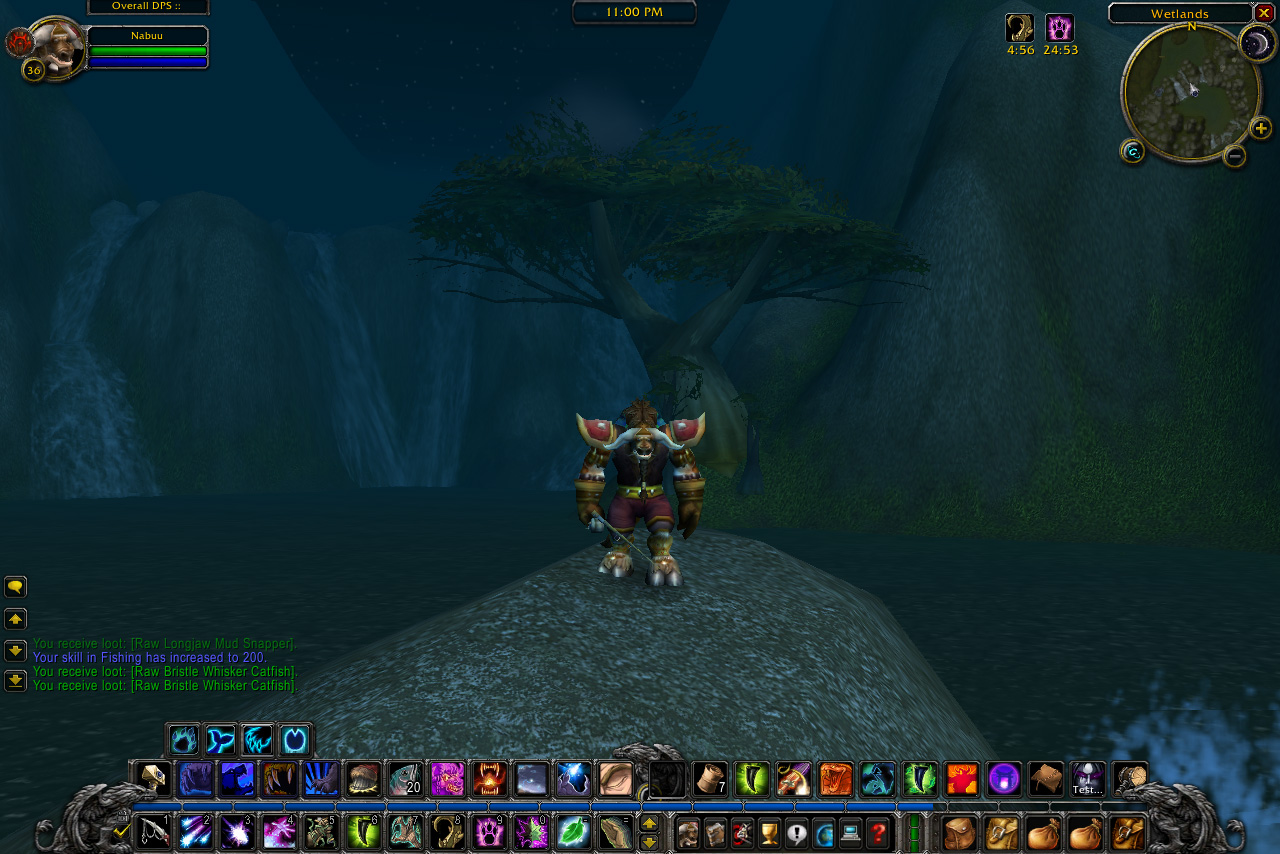The height and width of the screenshot is (854, 1280).
Task: Use the raw fish stack of 20
Action: [x=404, y=779]
